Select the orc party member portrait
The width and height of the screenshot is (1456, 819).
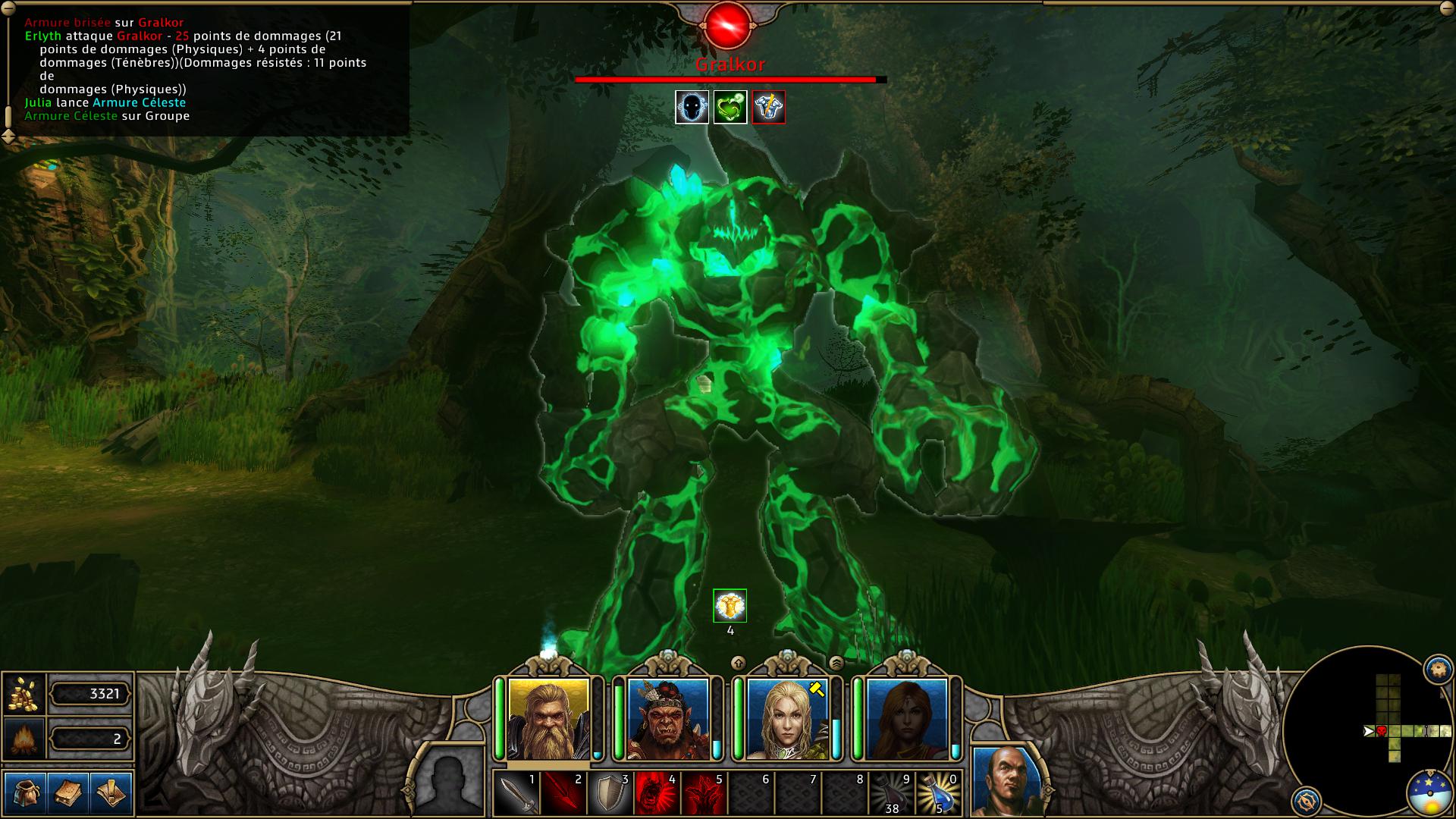tap(668, 719)
